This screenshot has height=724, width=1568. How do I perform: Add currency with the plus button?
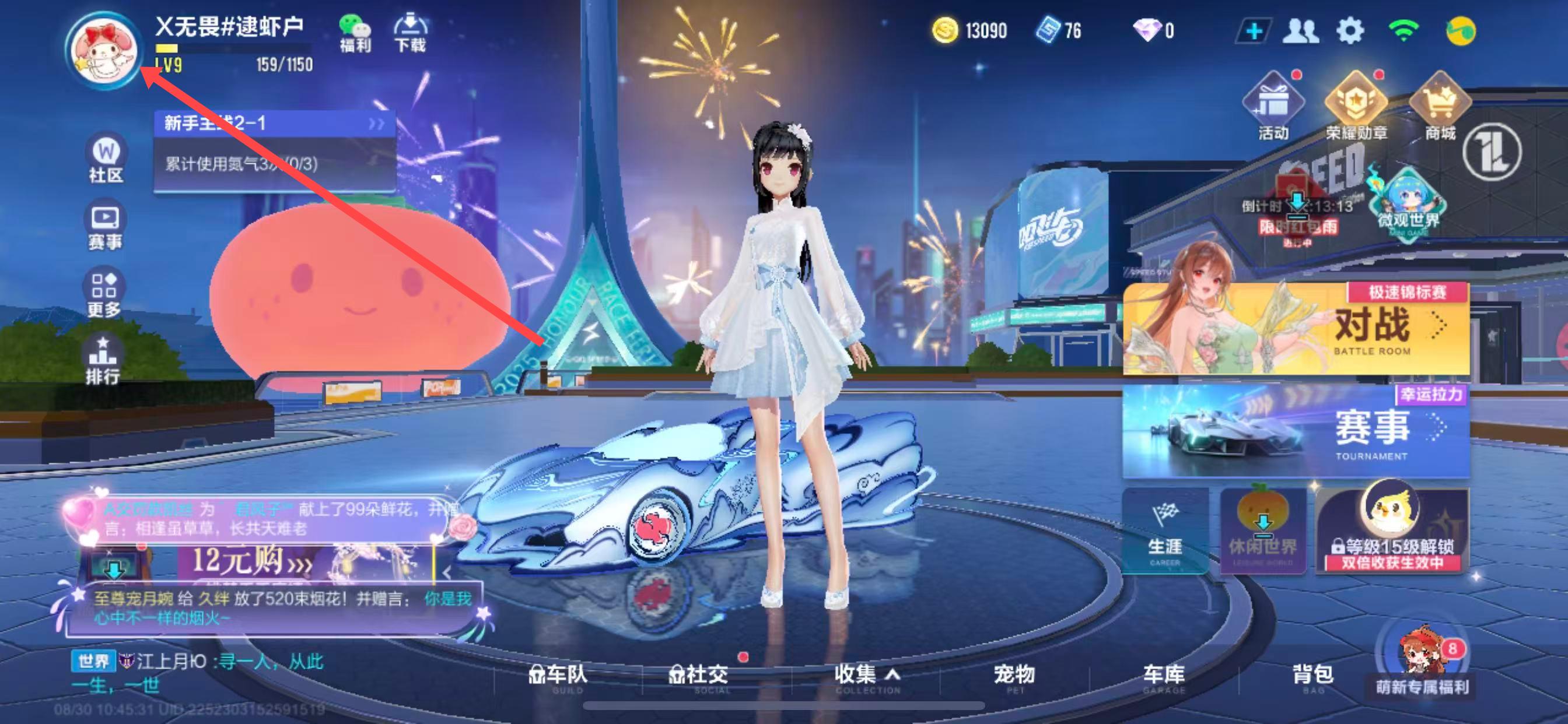click(1254, 30)
